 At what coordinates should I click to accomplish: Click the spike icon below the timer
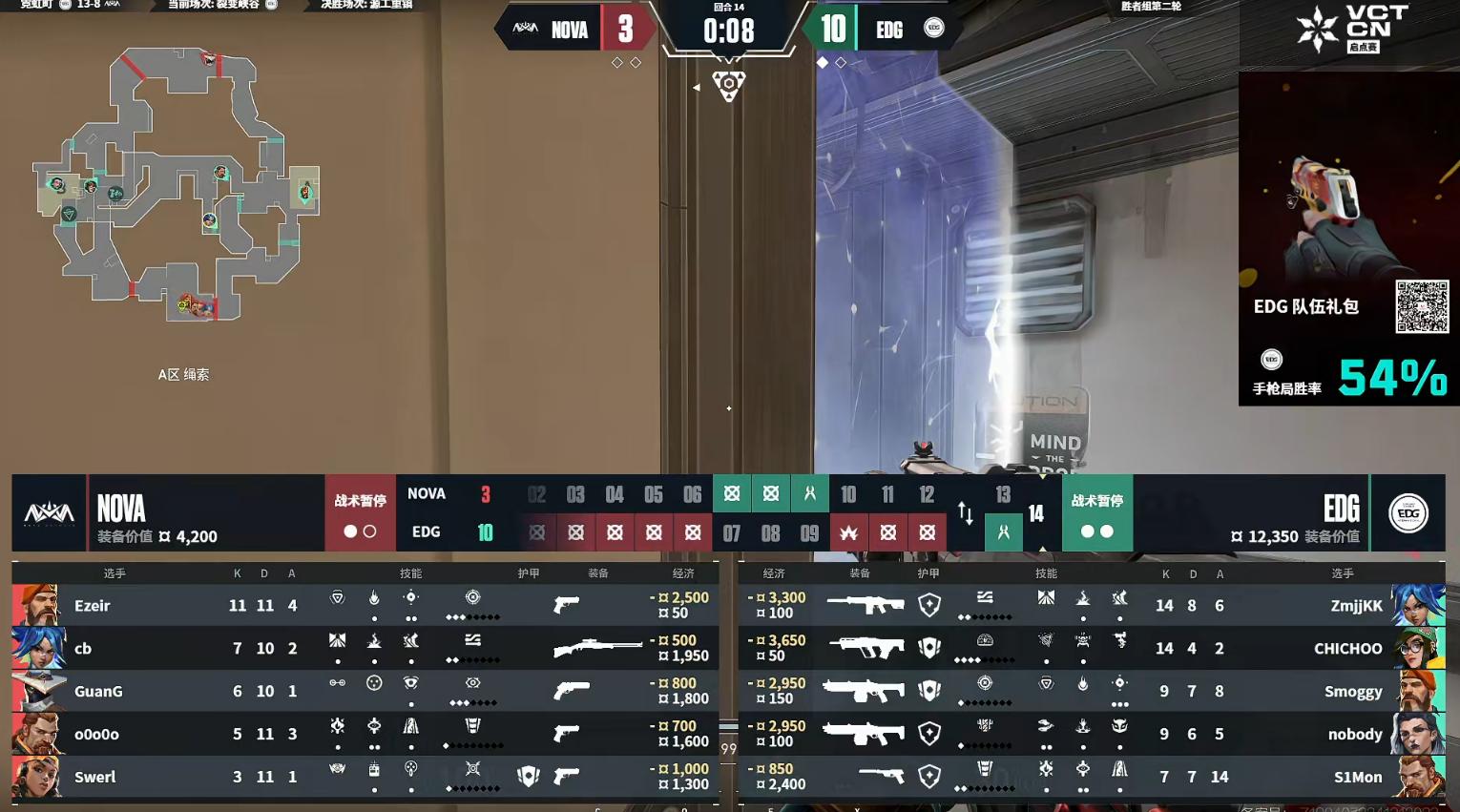(x=729, y=86)
